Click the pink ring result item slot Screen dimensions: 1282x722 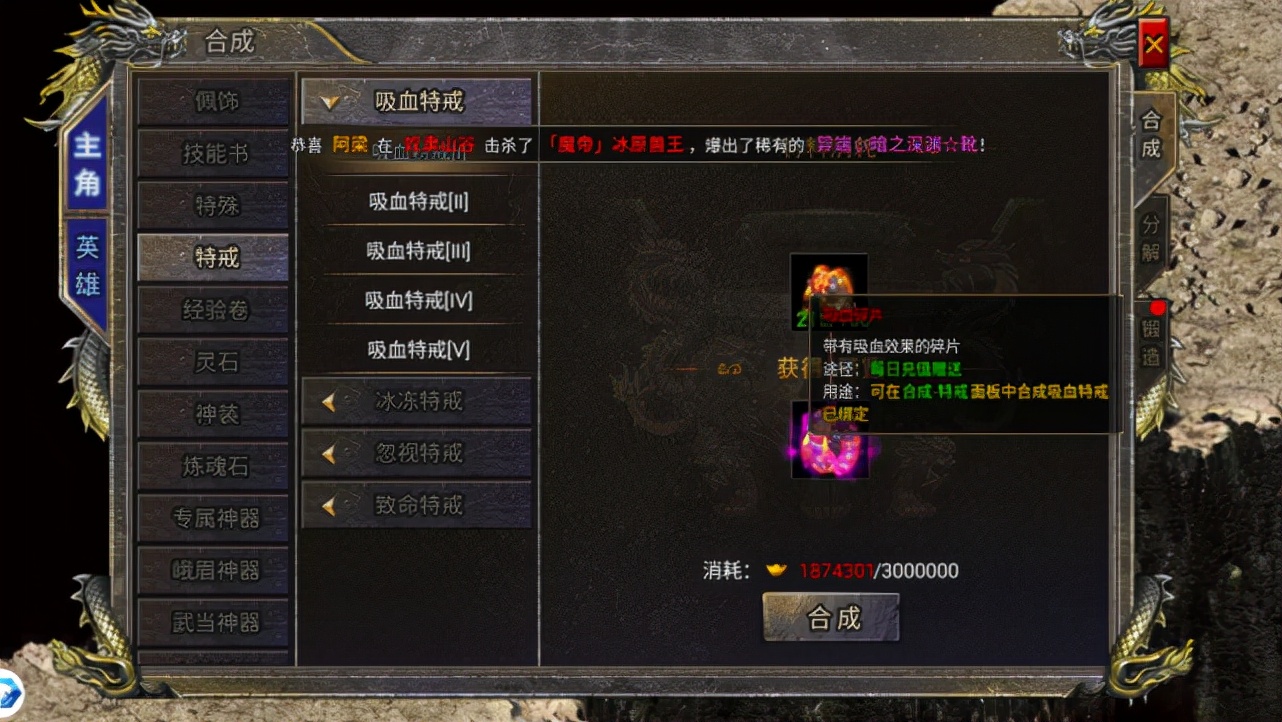click(x=829, y=440)
